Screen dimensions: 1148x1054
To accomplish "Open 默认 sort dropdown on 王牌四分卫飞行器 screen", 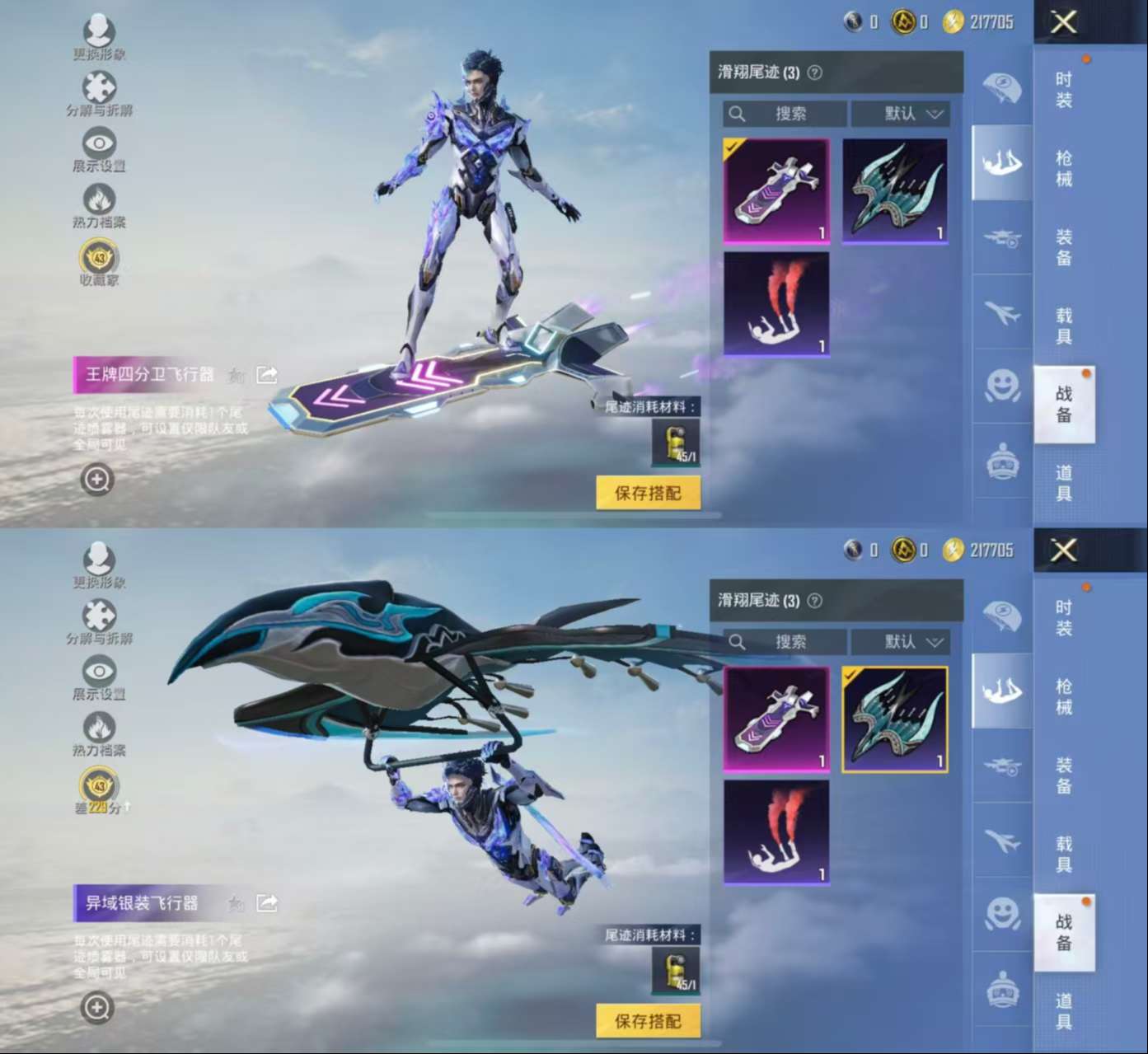I will (901, 114).
